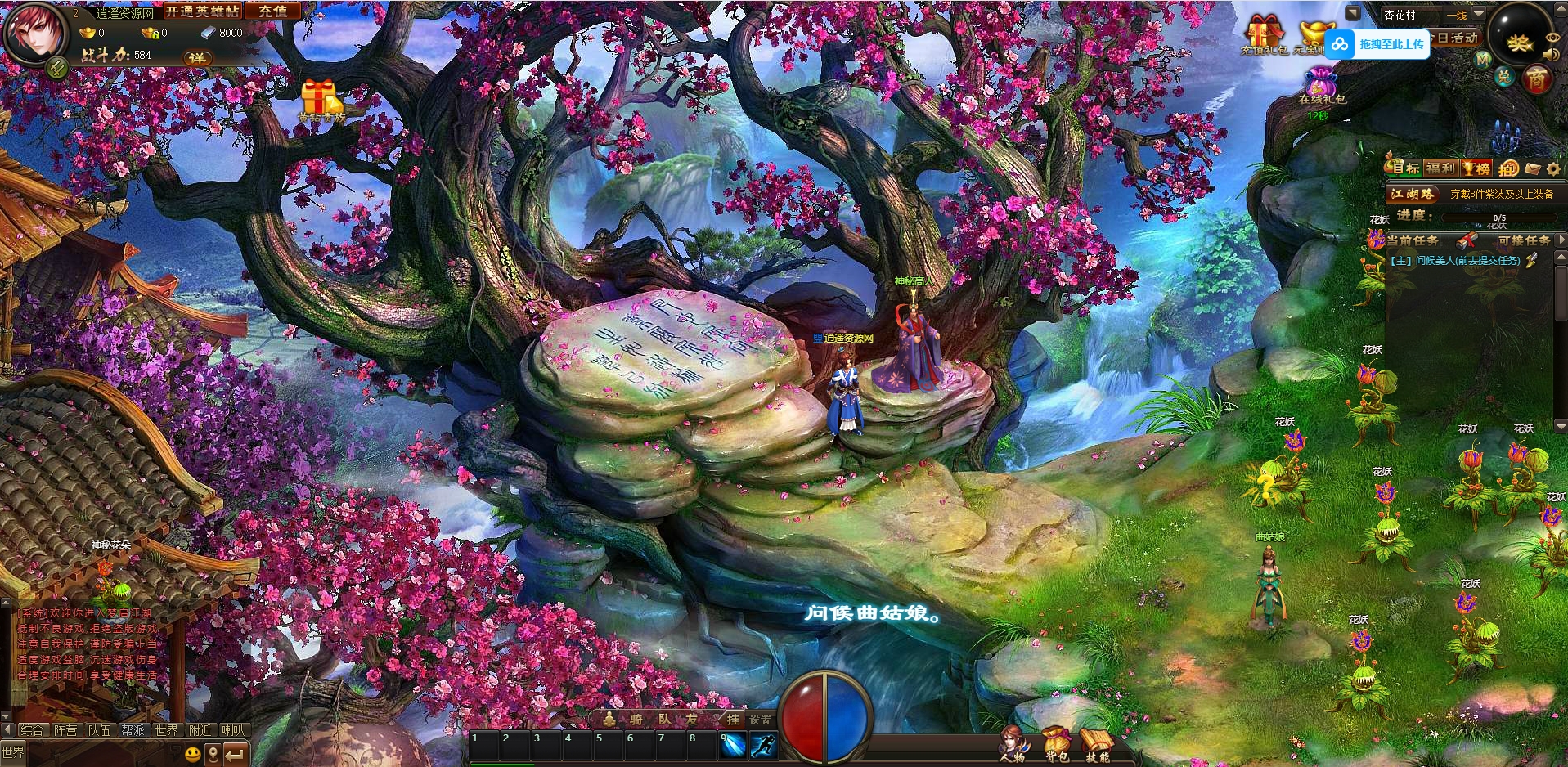Open the 兑 exchange orb icon

tap(1505, 78)
